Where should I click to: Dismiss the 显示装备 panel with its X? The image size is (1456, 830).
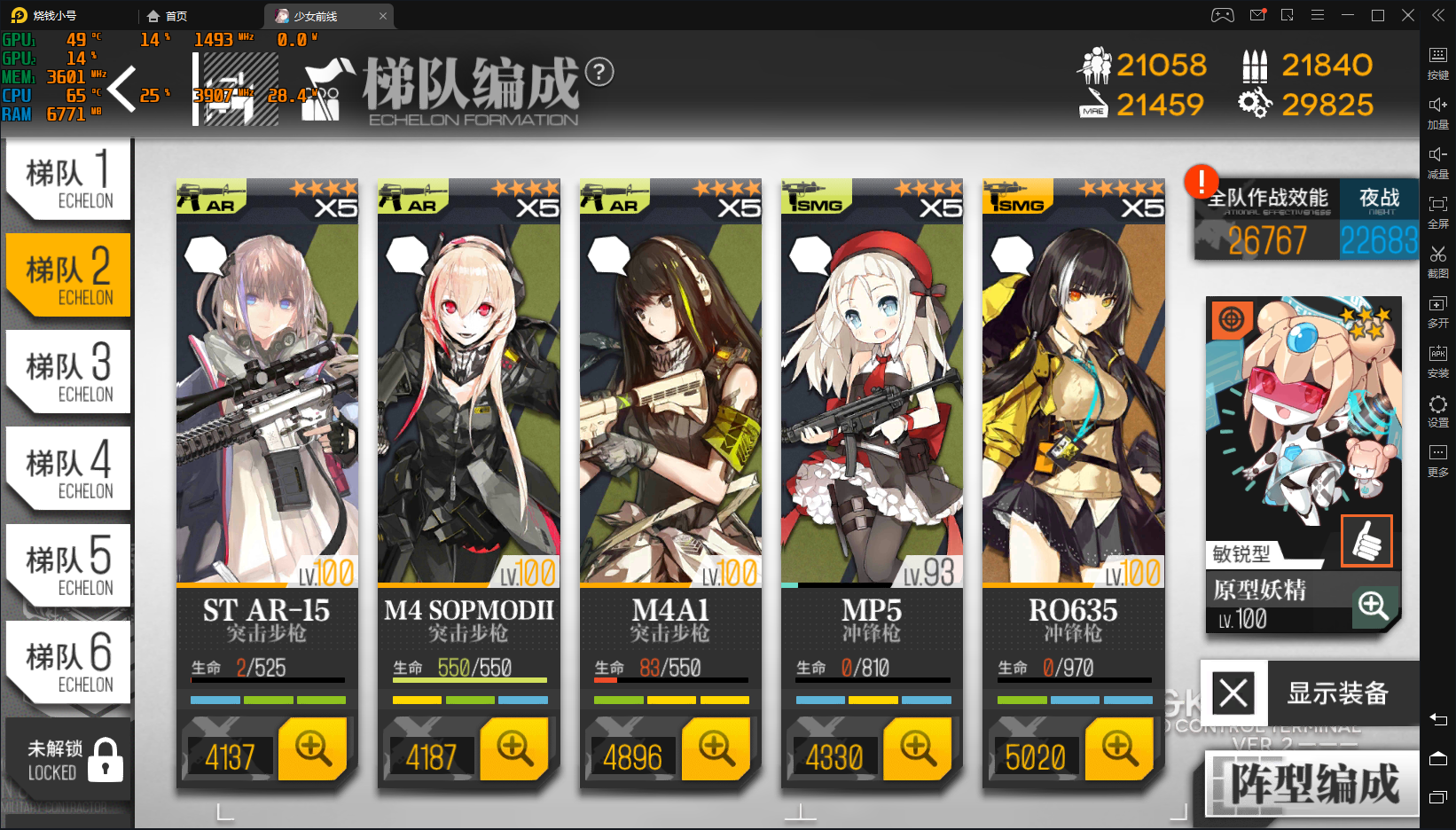pos(1232,694)
